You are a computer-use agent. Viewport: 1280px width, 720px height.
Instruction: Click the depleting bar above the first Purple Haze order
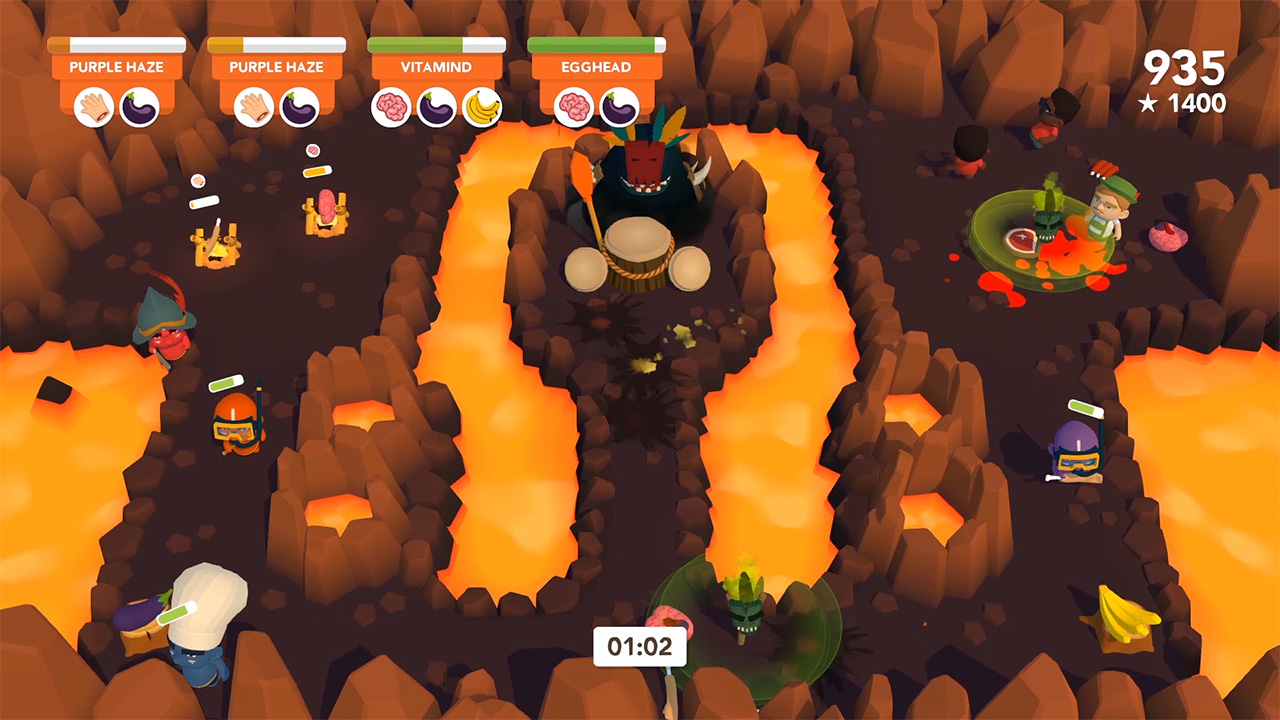pos(116,44)
